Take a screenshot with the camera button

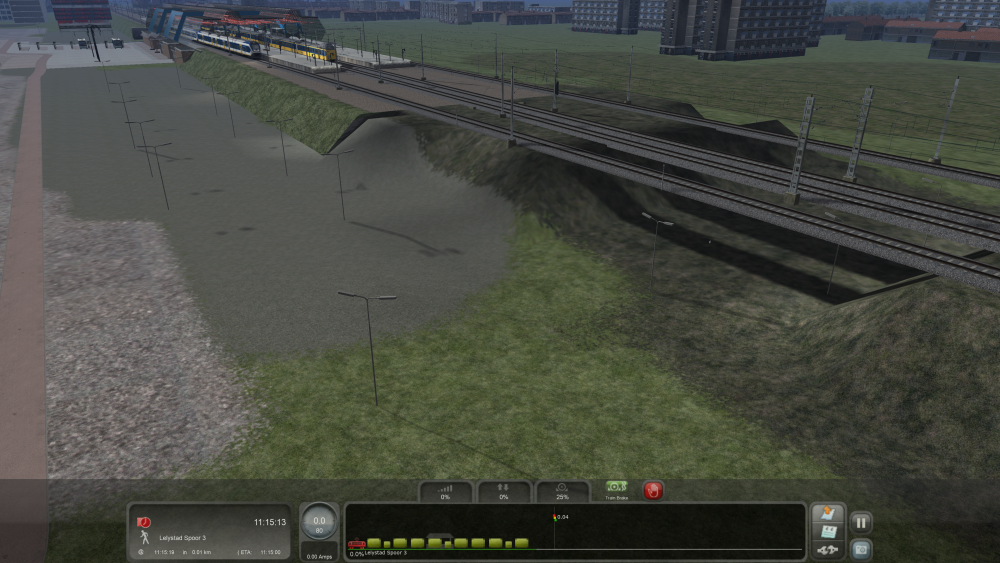click(860, 548)
